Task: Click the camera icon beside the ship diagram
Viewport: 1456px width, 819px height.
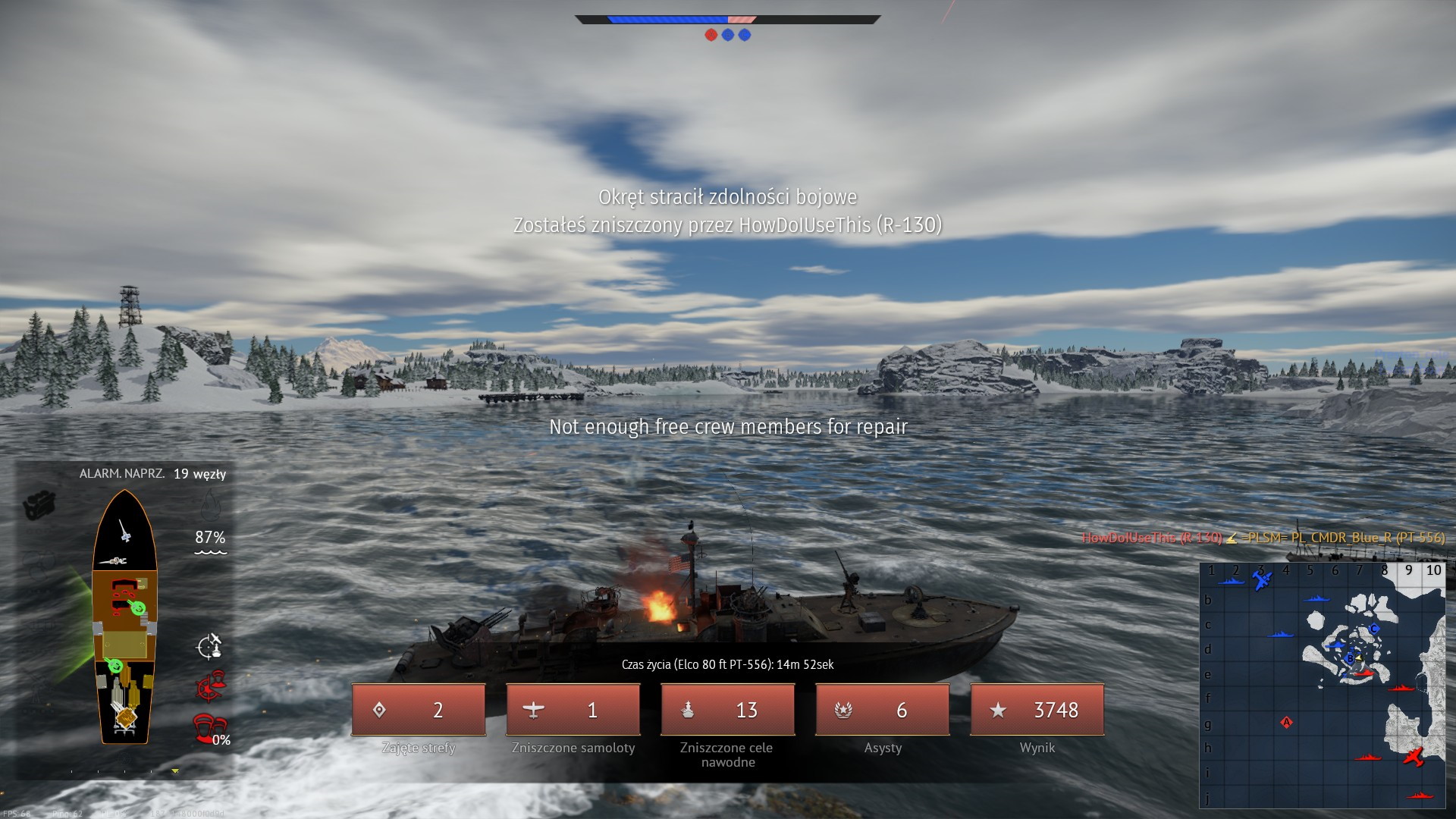Action: click(x=39, y=505)
